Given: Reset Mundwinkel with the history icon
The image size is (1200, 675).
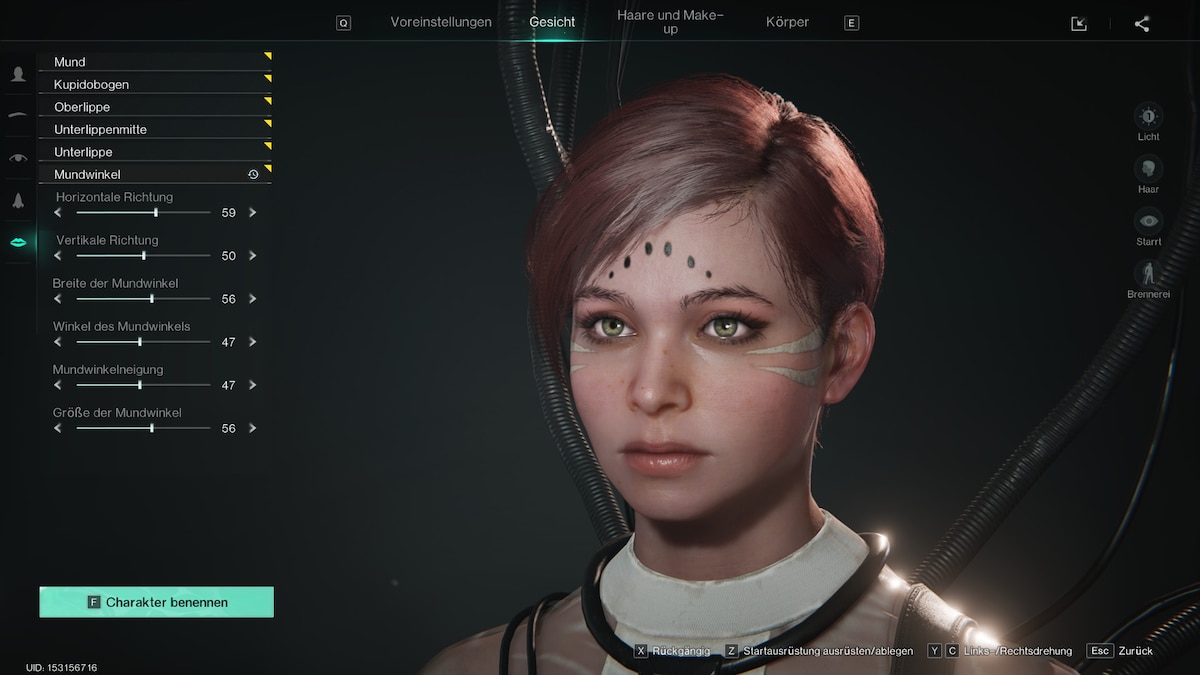Looking at the screenshot, I should click(x=253, y=175).
